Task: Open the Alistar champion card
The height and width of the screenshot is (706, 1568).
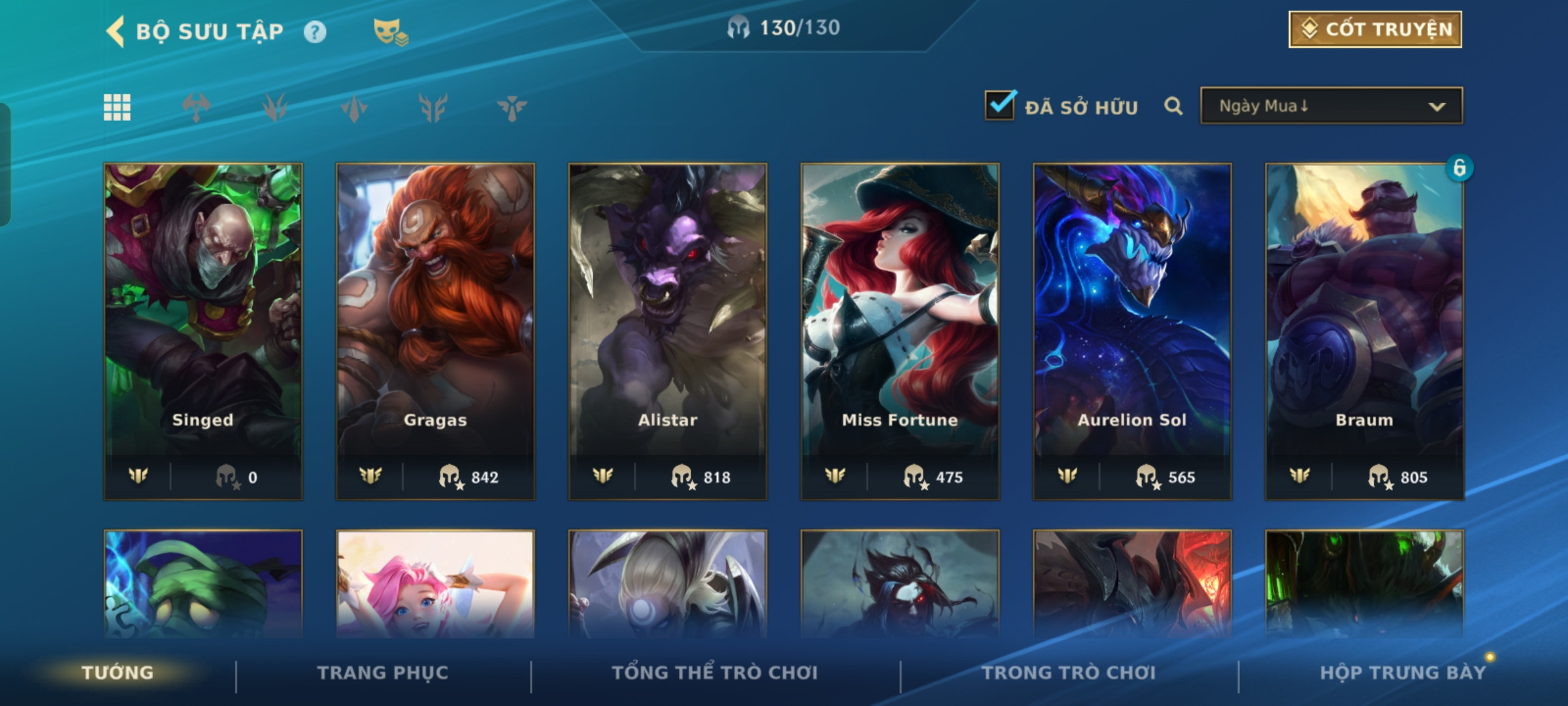Action: (668, 331)
